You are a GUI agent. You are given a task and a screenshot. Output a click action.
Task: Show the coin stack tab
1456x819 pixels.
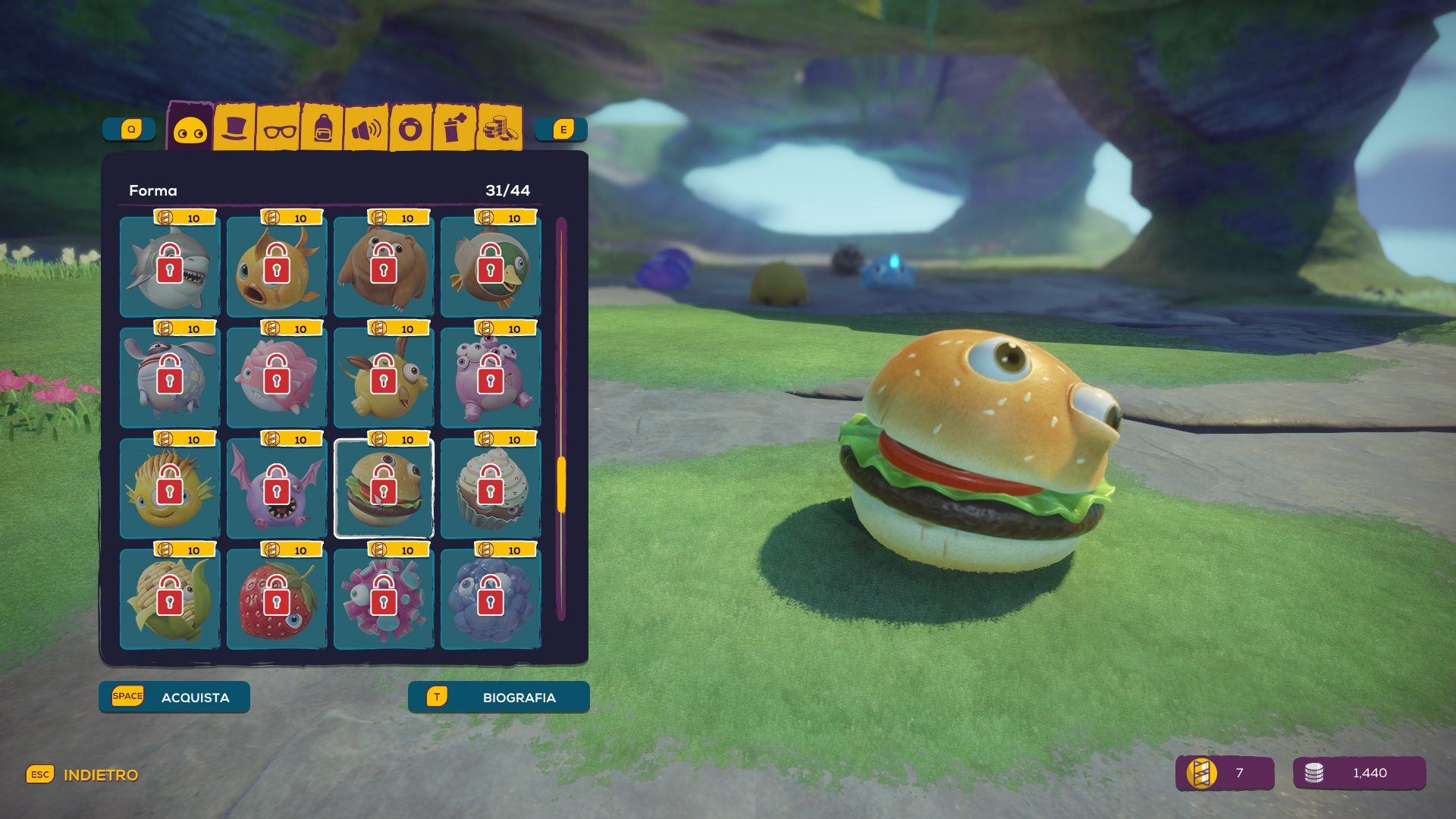pos(499,128)
